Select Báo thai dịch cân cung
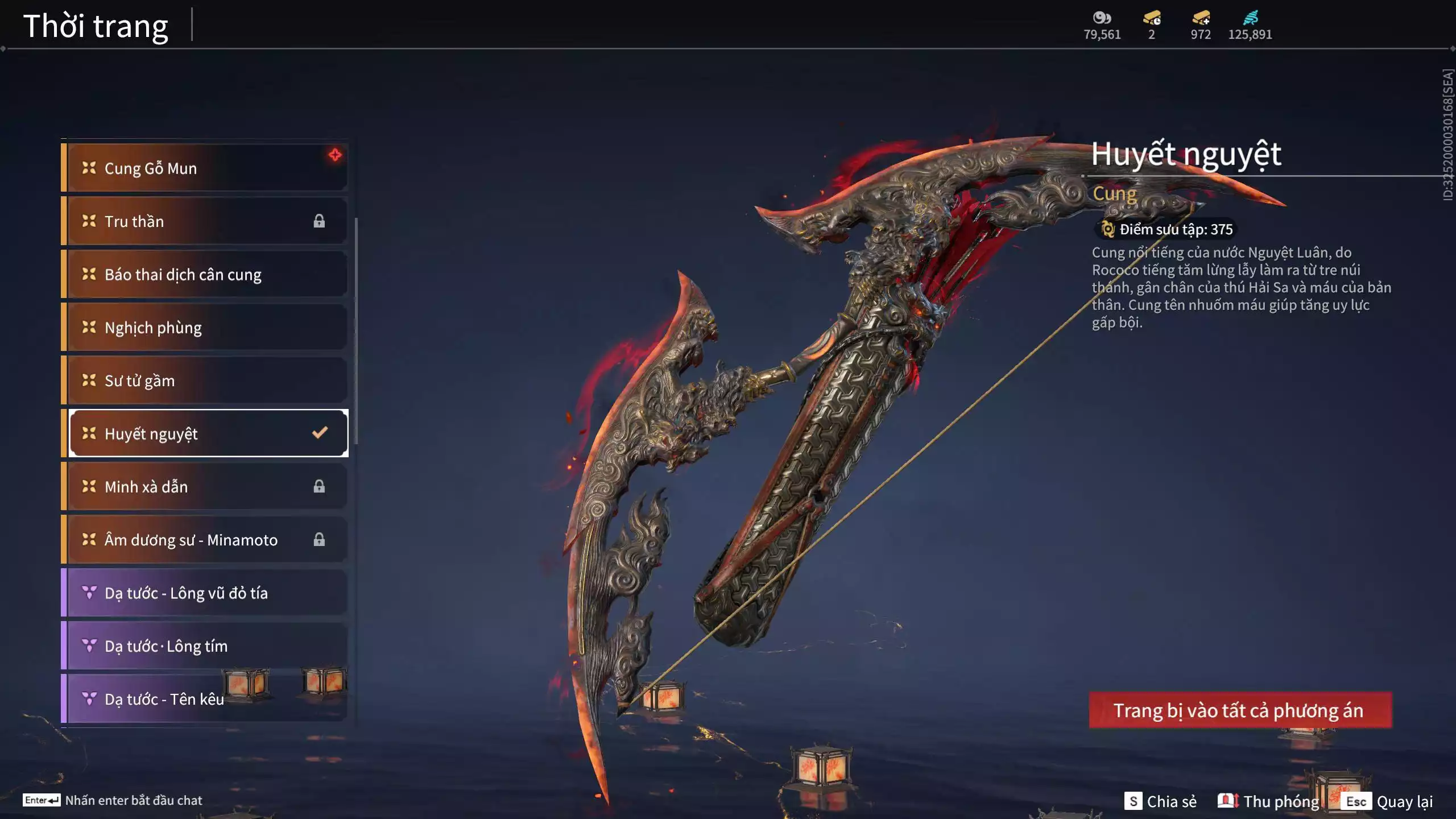The height and width of the screenshot is (819, 1456). (x=205, y=275)
